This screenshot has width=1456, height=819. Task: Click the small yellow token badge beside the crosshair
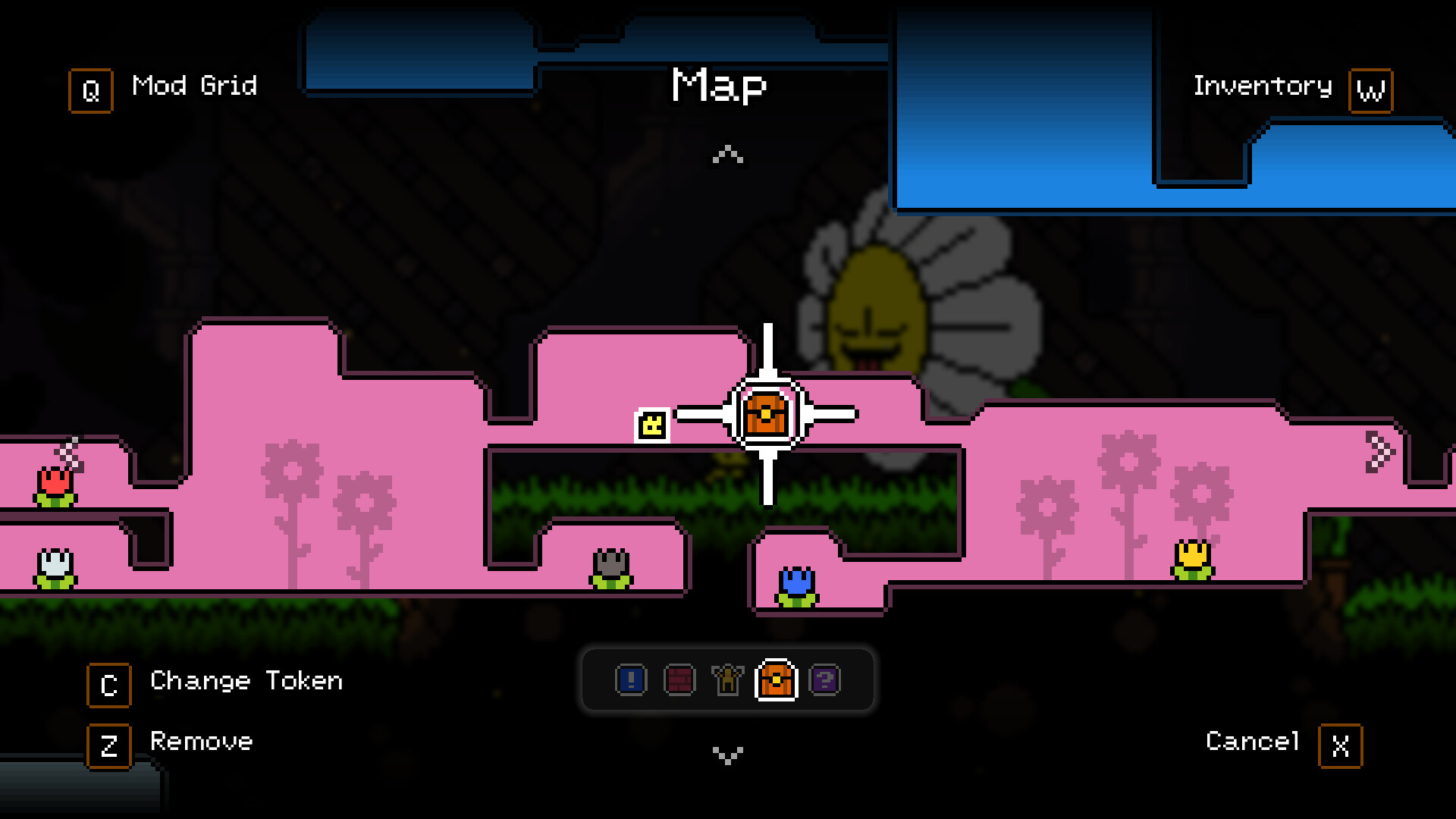(651, 425)
